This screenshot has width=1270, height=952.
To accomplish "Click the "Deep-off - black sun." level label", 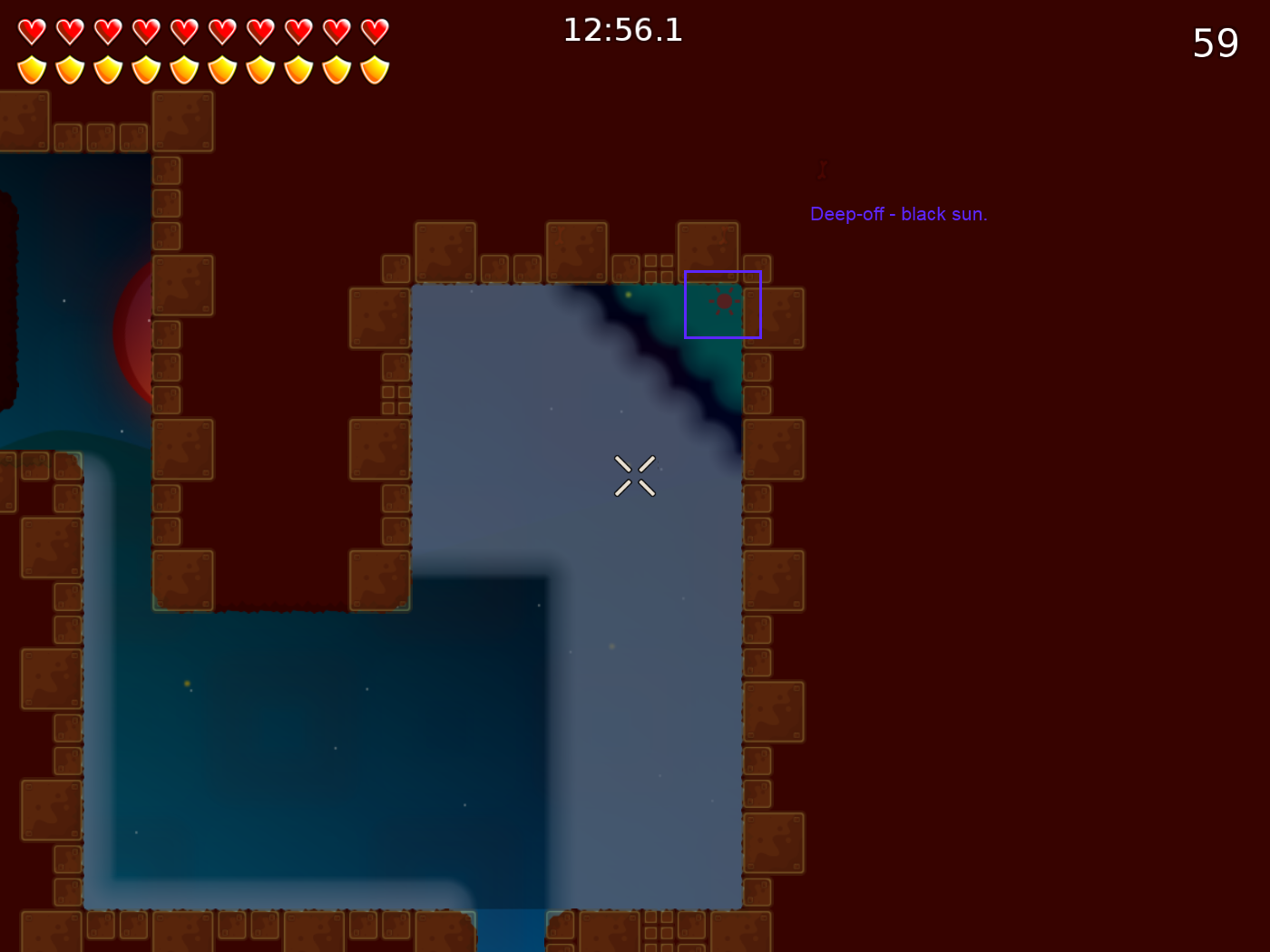I will click(x=899, y=214).
